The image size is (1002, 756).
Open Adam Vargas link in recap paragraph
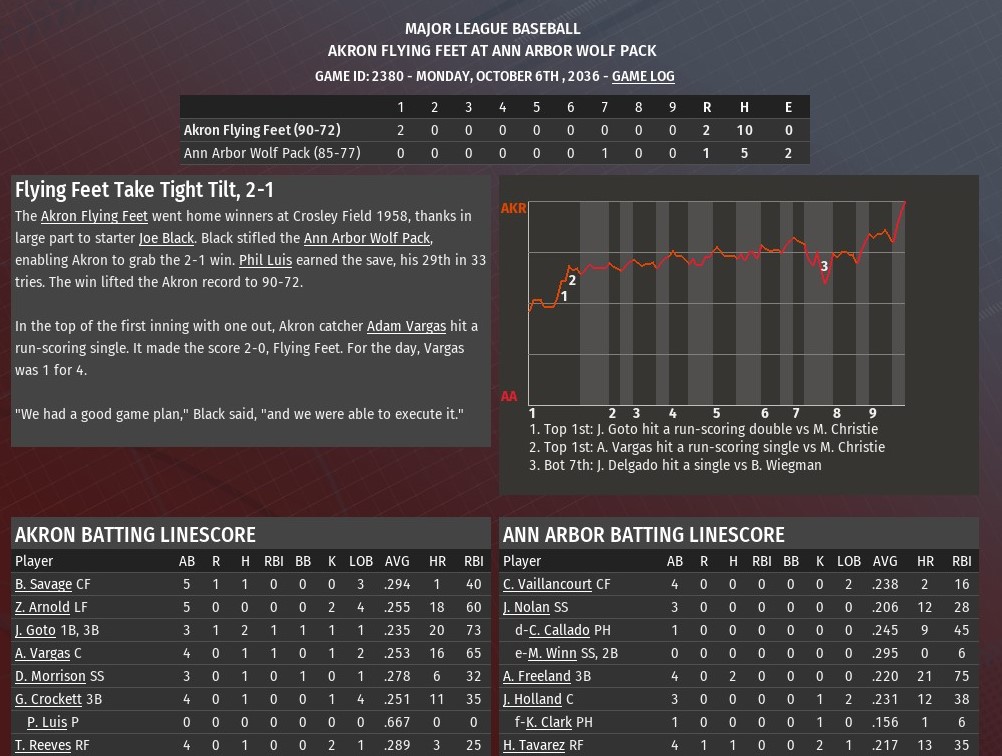pos(406,326)
